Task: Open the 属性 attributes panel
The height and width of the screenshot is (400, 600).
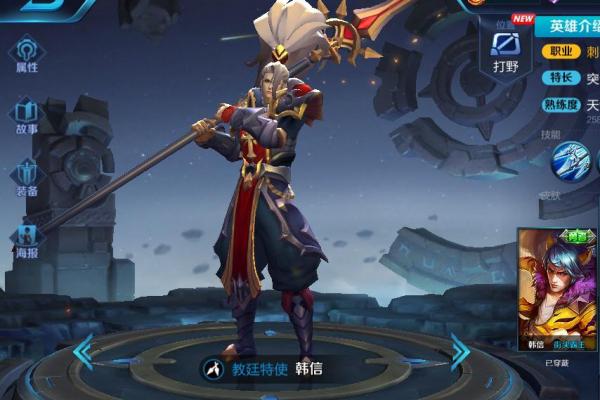Action: [27, 55]
